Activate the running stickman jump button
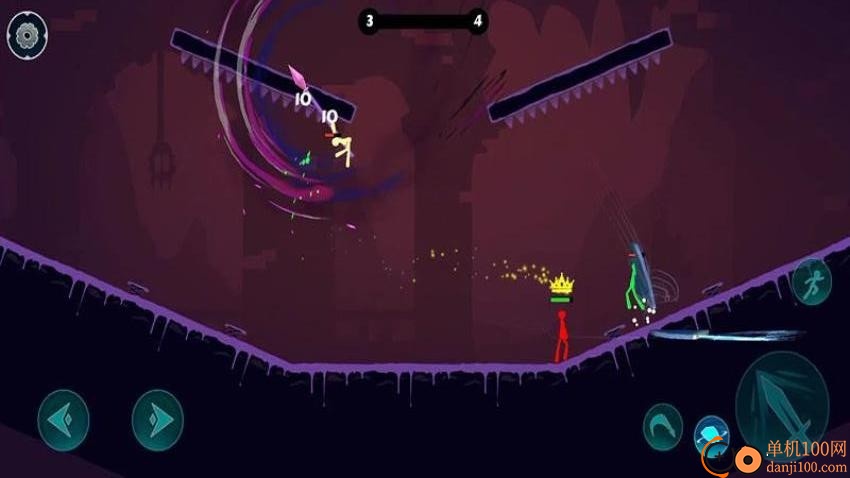The width and height of the screenshot is (850, 478). tap(811, 283)
